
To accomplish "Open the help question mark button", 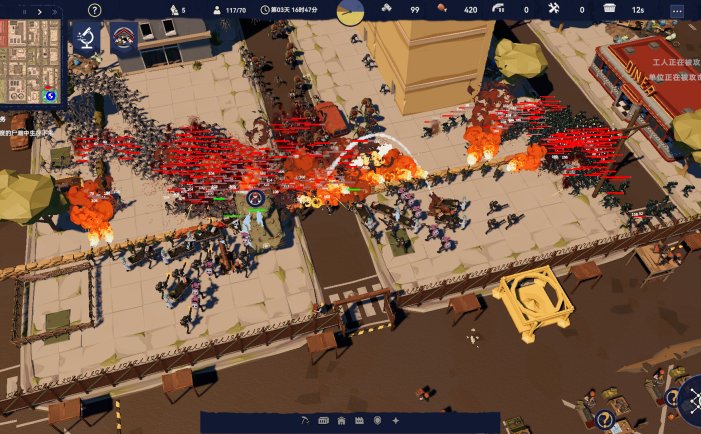I will pos(94,10).
